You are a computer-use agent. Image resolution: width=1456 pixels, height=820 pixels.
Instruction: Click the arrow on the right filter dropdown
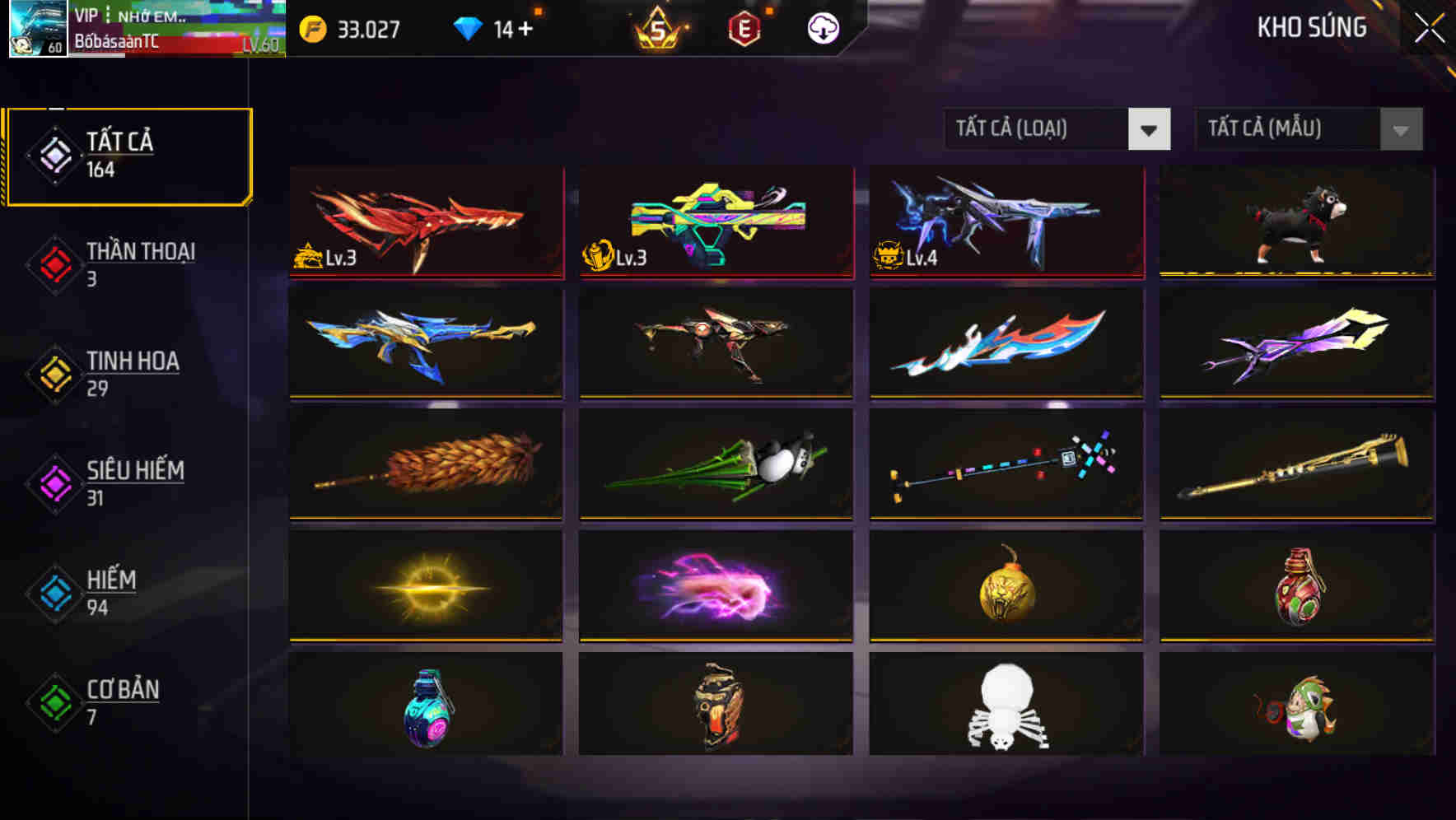(x=1400, y=129)
